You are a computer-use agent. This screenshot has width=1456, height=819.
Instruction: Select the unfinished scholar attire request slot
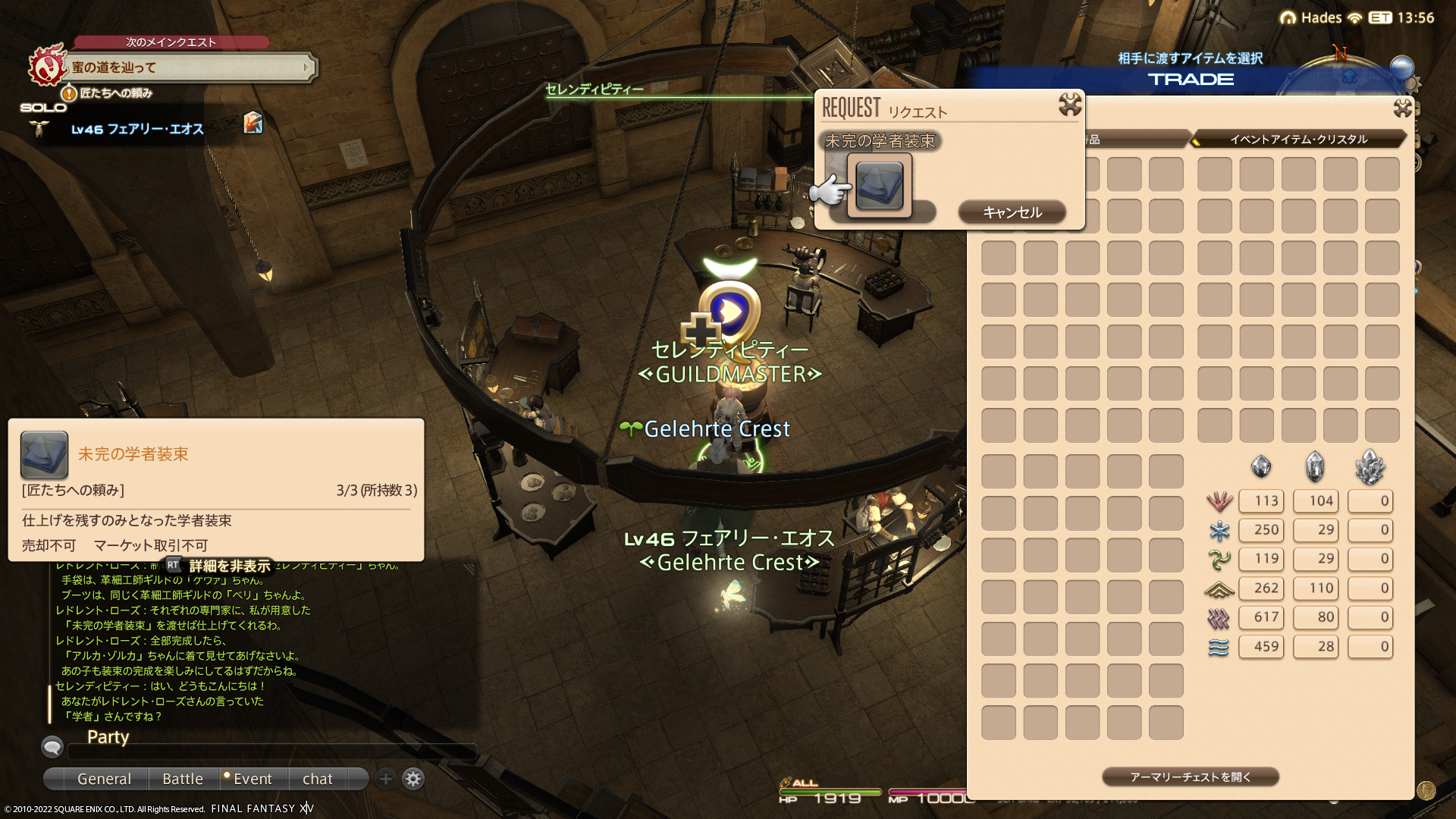[879, 186]
